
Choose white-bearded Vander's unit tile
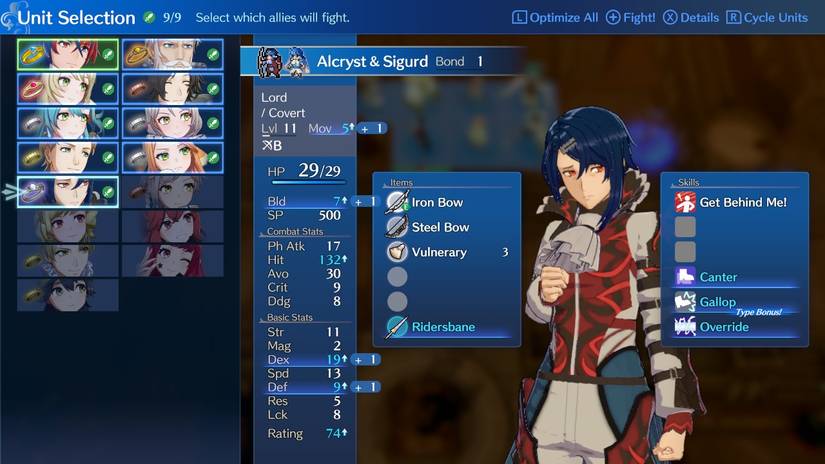(172, 55)
